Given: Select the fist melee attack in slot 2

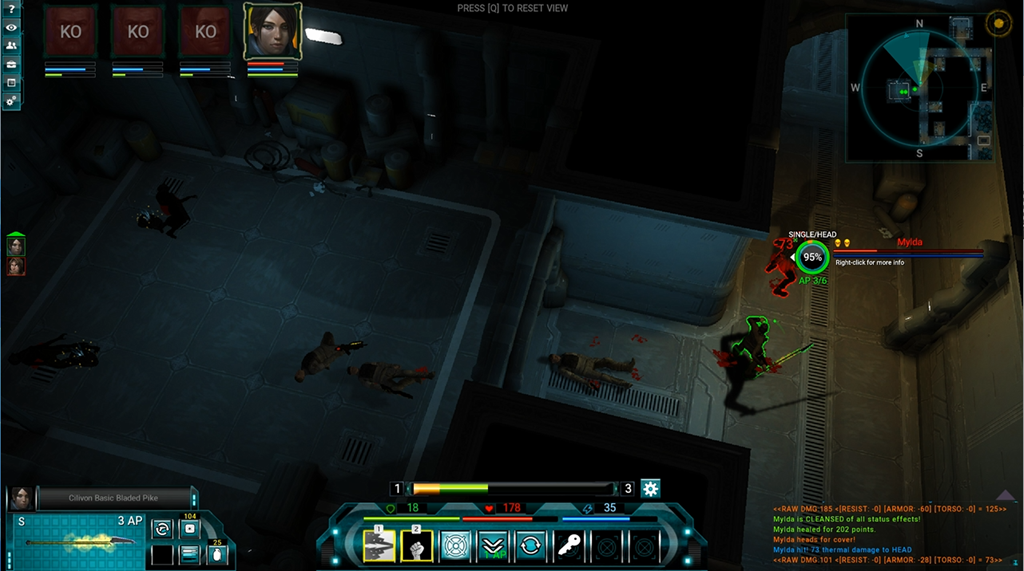Looking at the screenshot, I should point(417,545).
